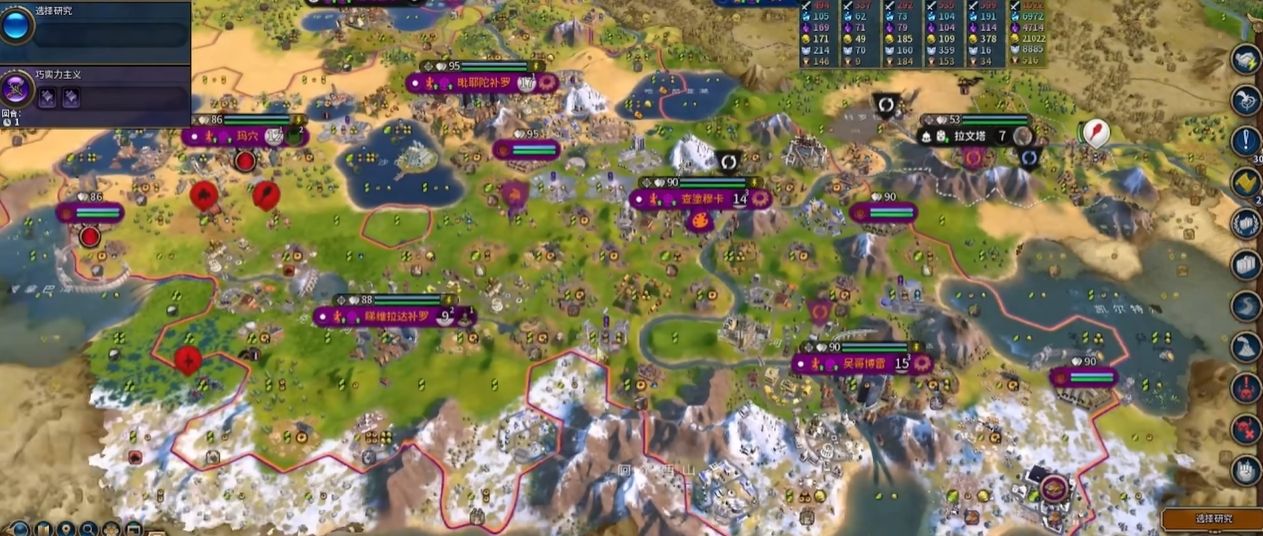This screenshot has width=1263, height=536.
Task: Select the 查谟穆卡 city banner
Action: (700, 199)
